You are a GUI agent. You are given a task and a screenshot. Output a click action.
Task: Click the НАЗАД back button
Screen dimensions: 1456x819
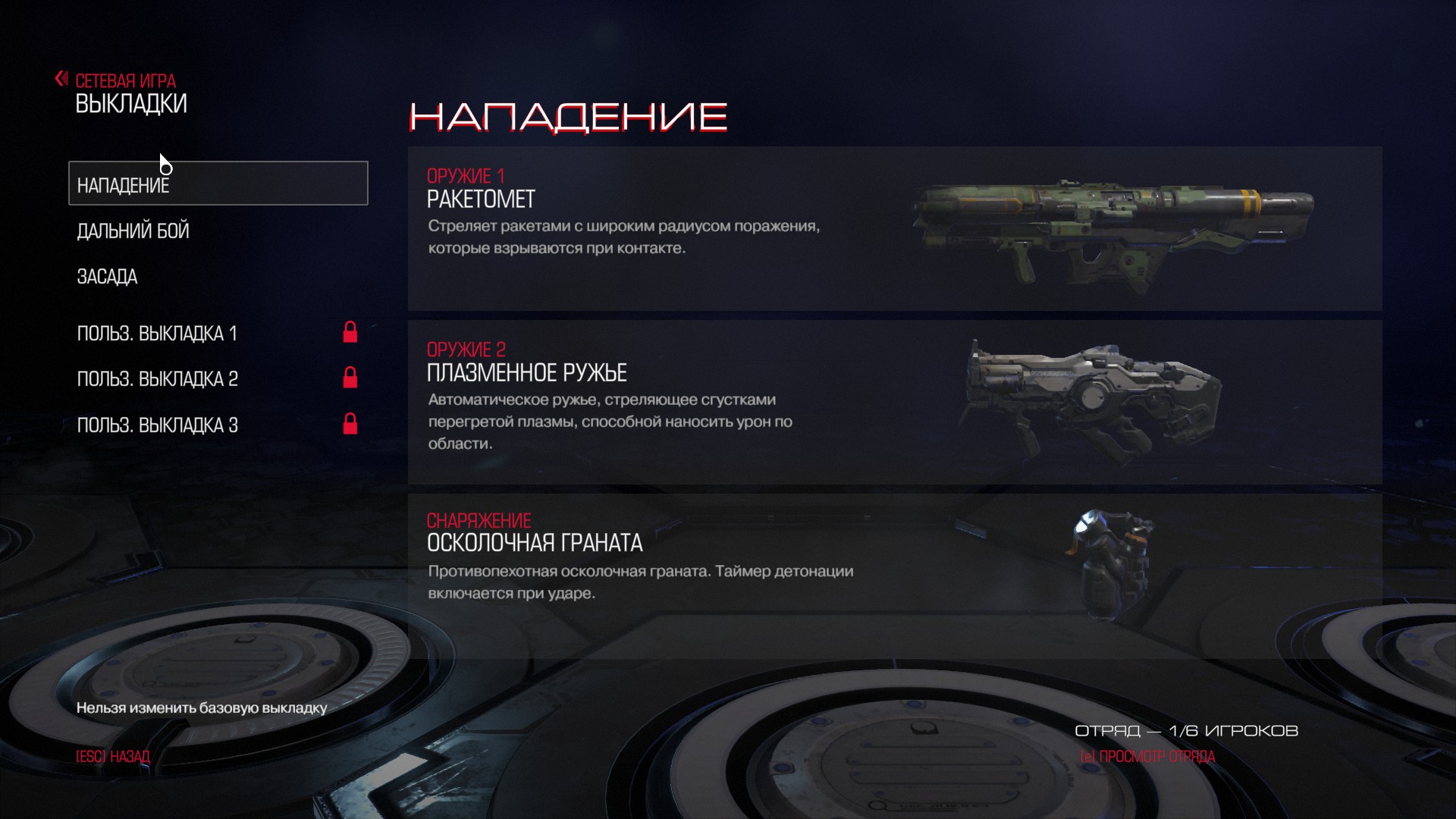113,757
